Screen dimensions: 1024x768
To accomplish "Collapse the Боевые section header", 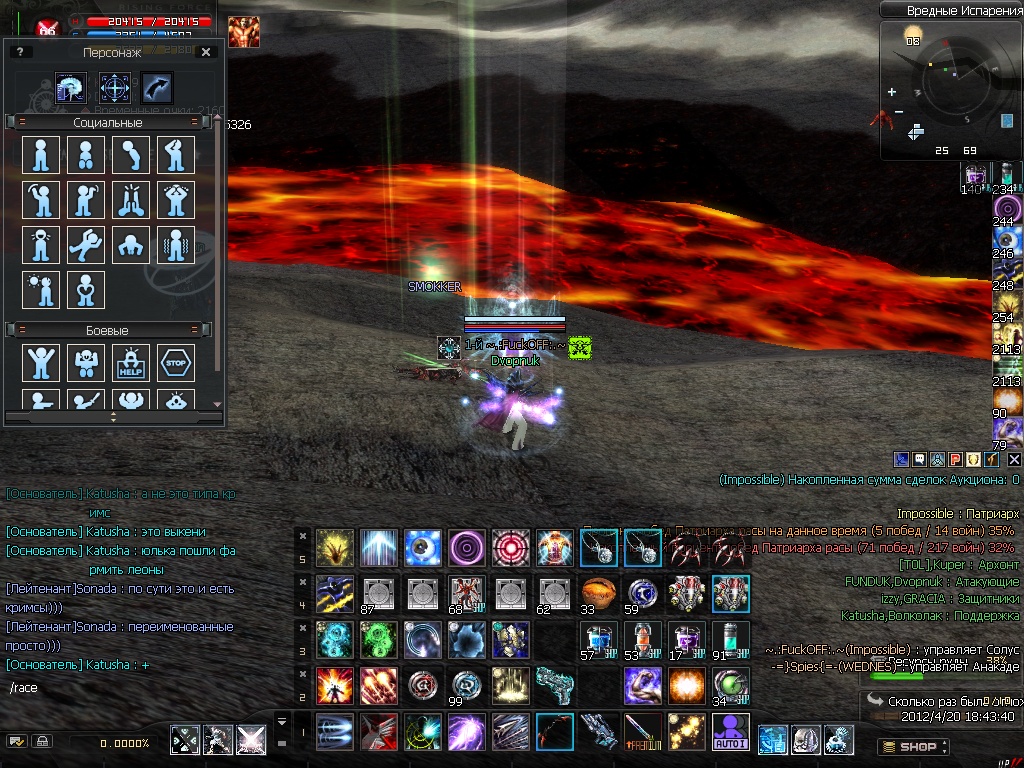I will coord(24,330).
